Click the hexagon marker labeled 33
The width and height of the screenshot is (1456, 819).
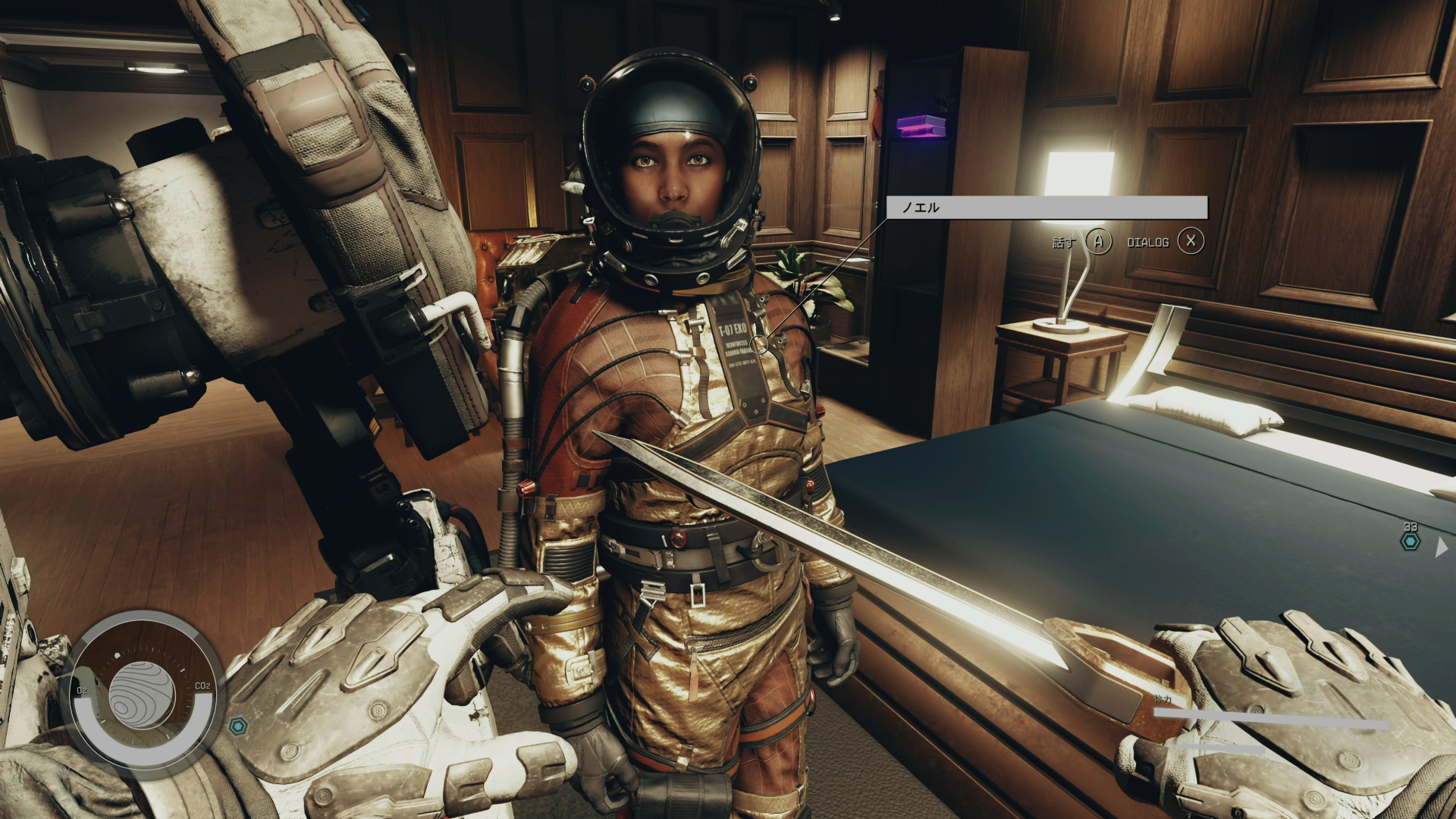(1410, 541)
